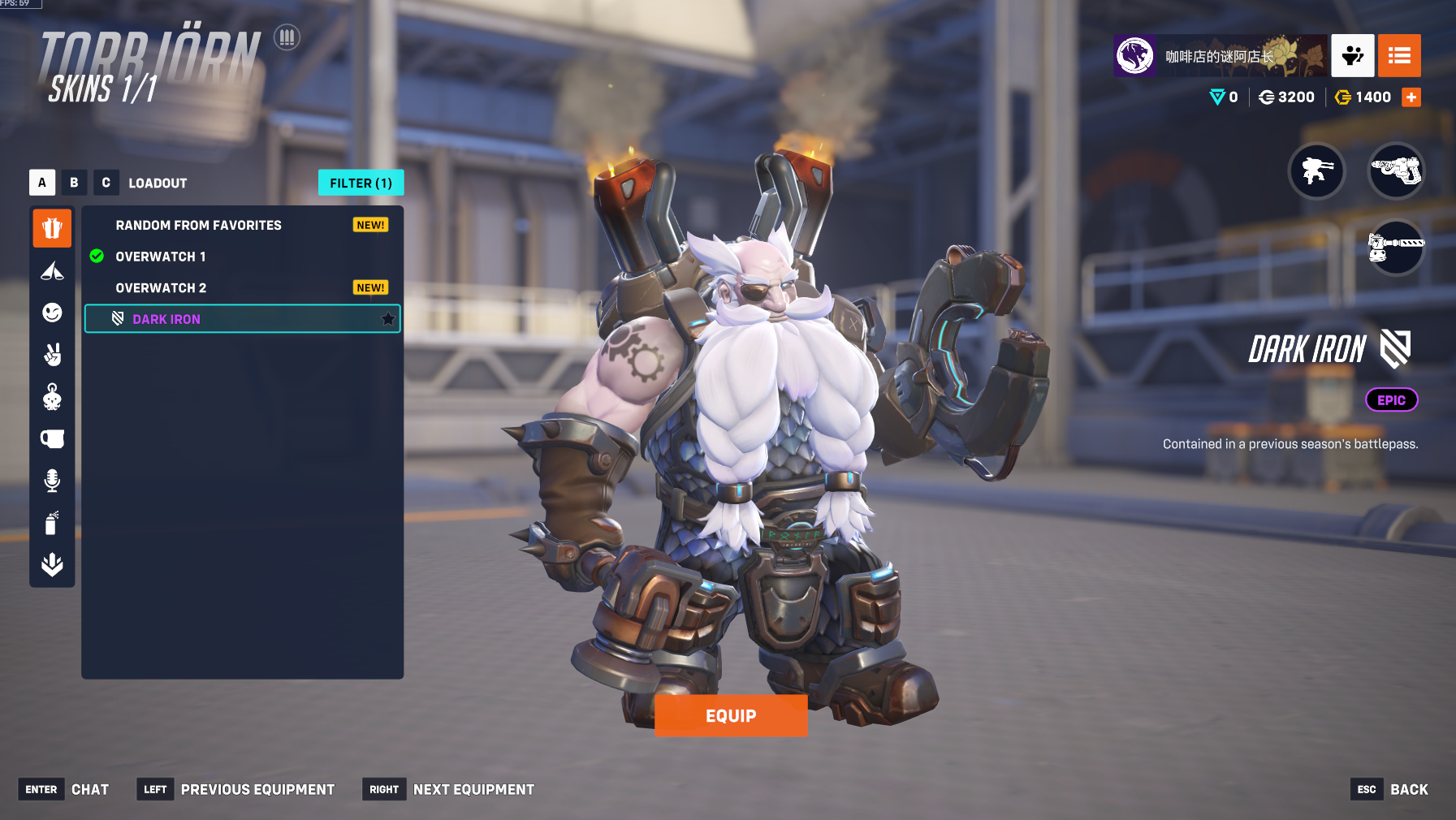The image size is (1456, 820).
Task: Equip the Dark Iron skin
Action: tap(731, 715)
